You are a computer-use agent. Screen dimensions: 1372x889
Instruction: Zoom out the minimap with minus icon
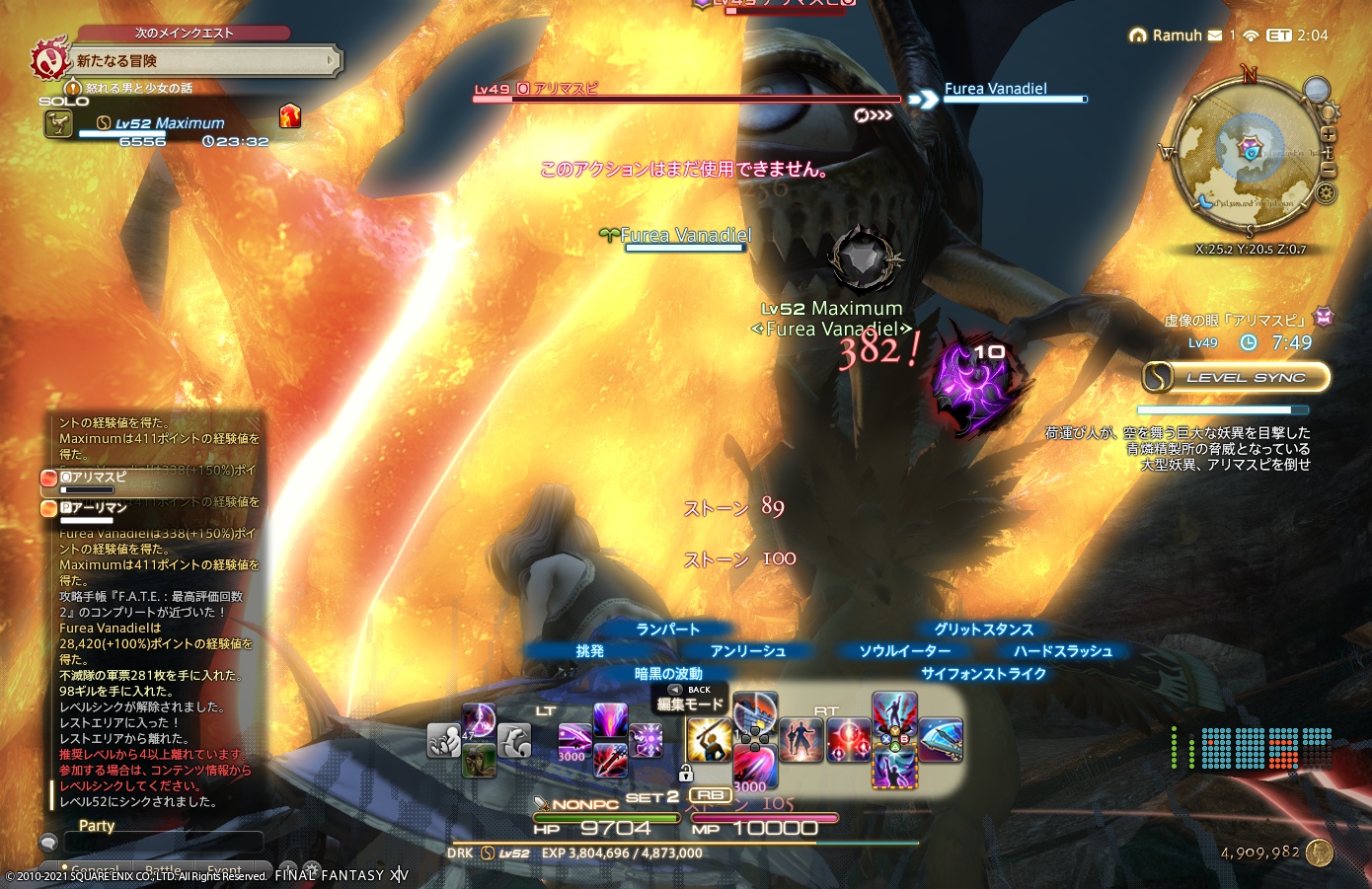(1329, 168)
